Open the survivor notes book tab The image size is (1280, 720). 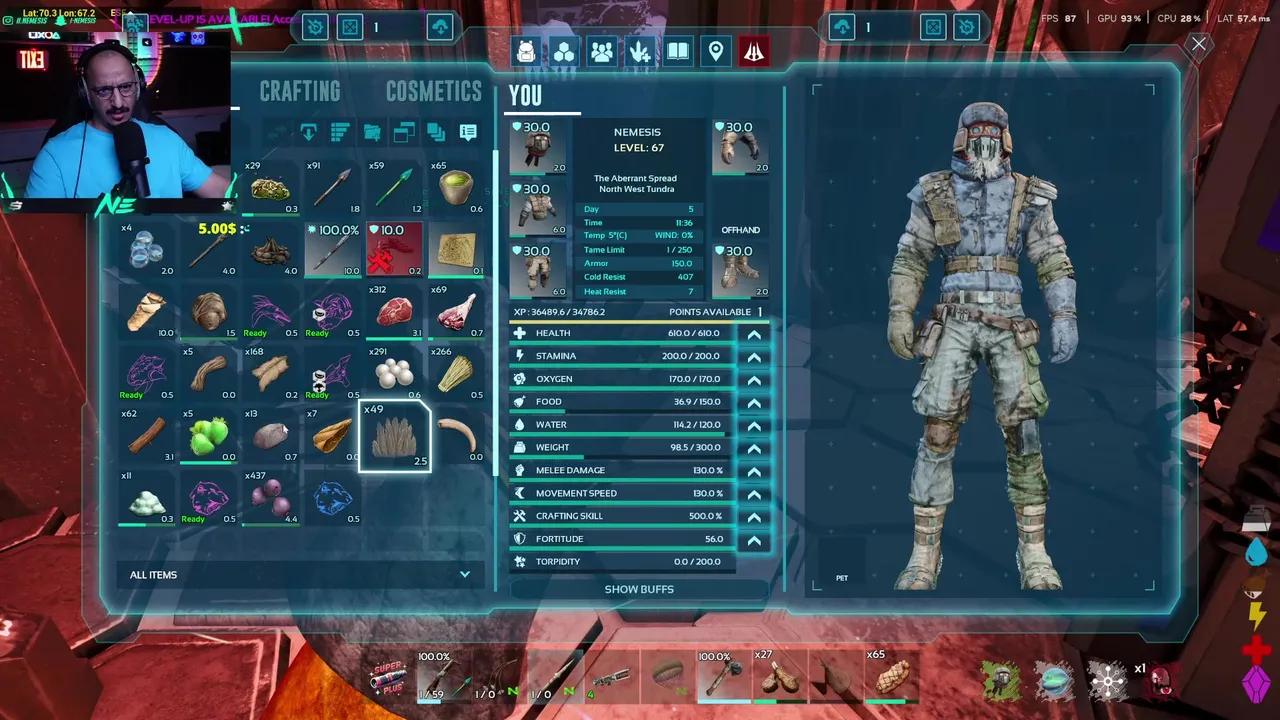click(x=678, y=52)
